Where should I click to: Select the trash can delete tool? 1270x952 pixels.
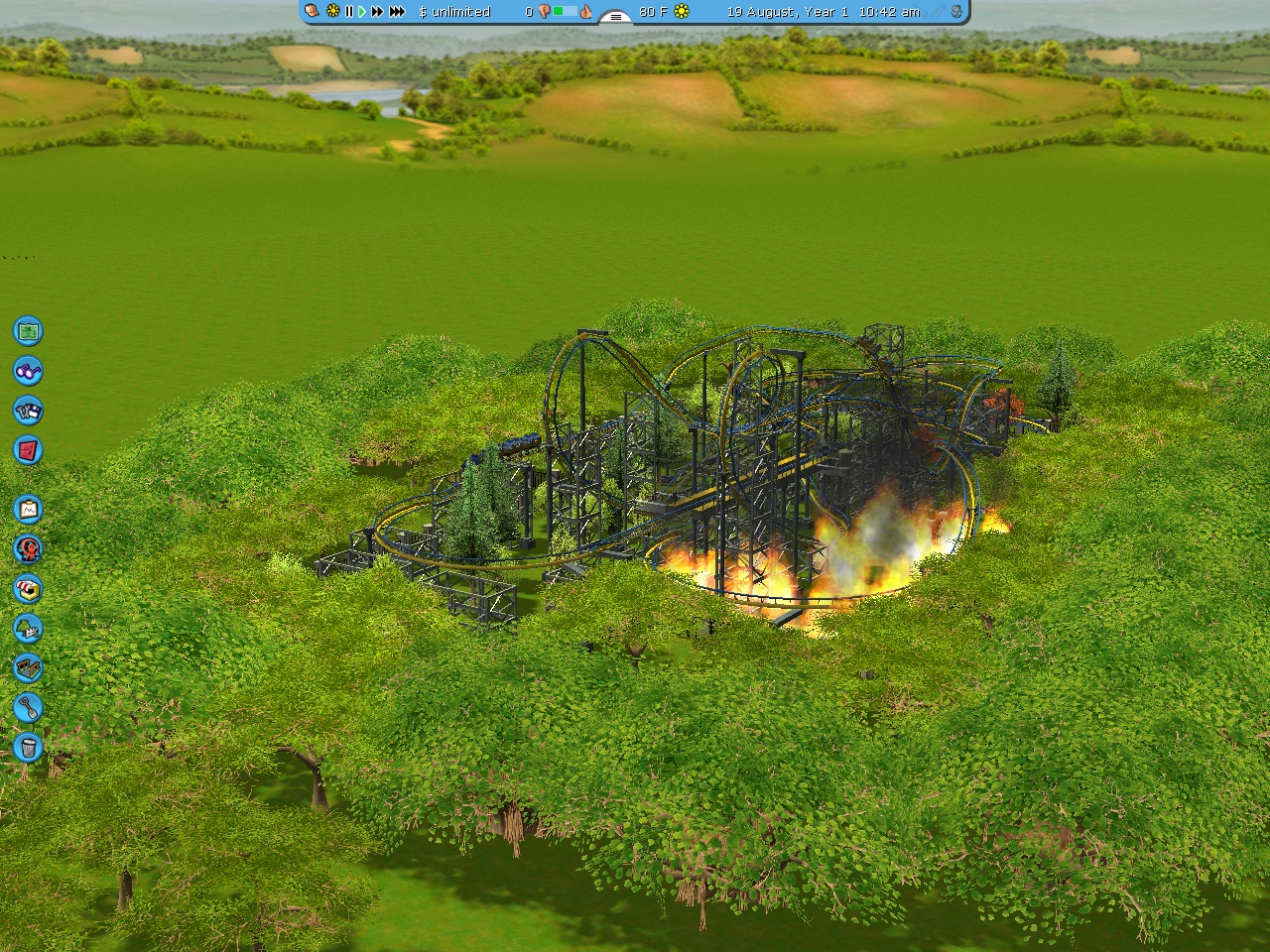tap(28, 747)
